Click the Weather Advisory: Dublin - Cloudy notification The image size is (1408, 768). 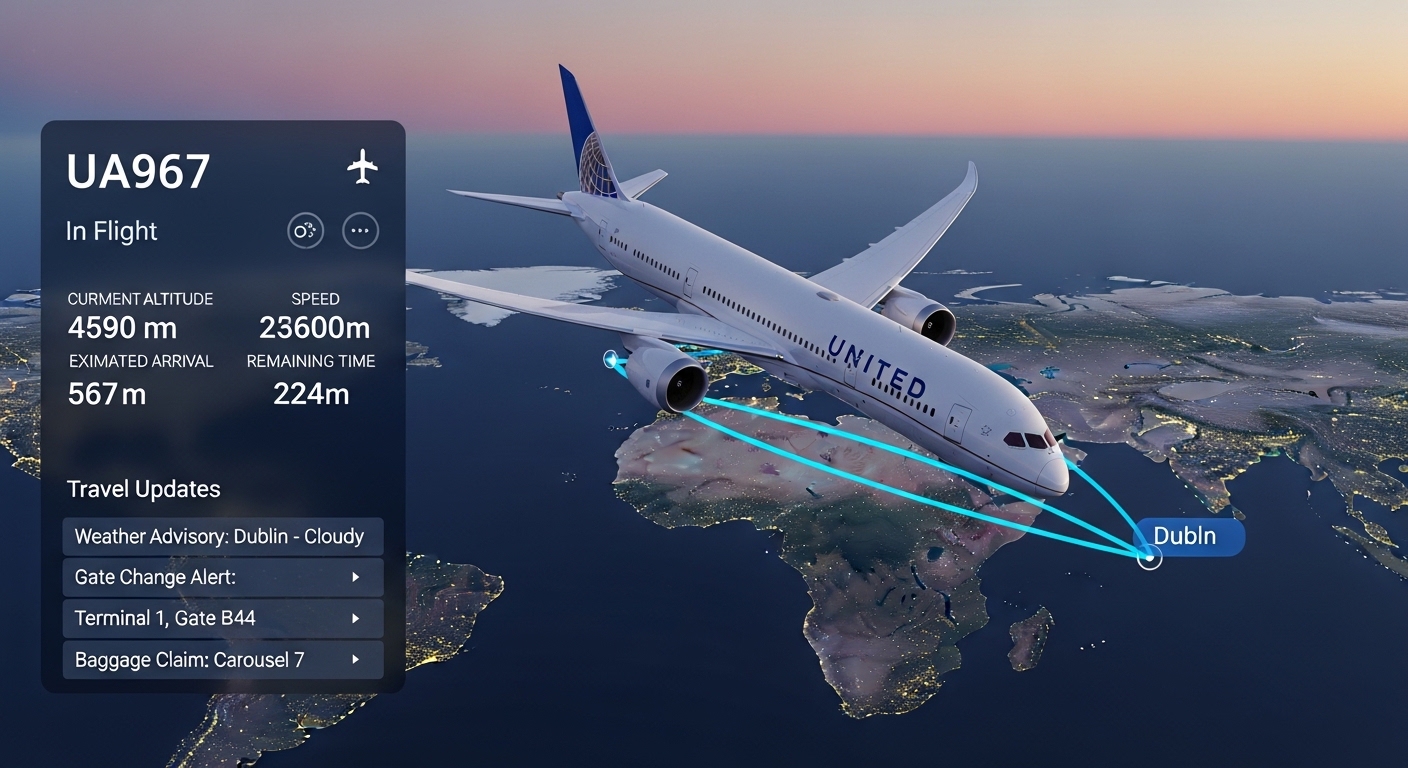tap(222, 536)
